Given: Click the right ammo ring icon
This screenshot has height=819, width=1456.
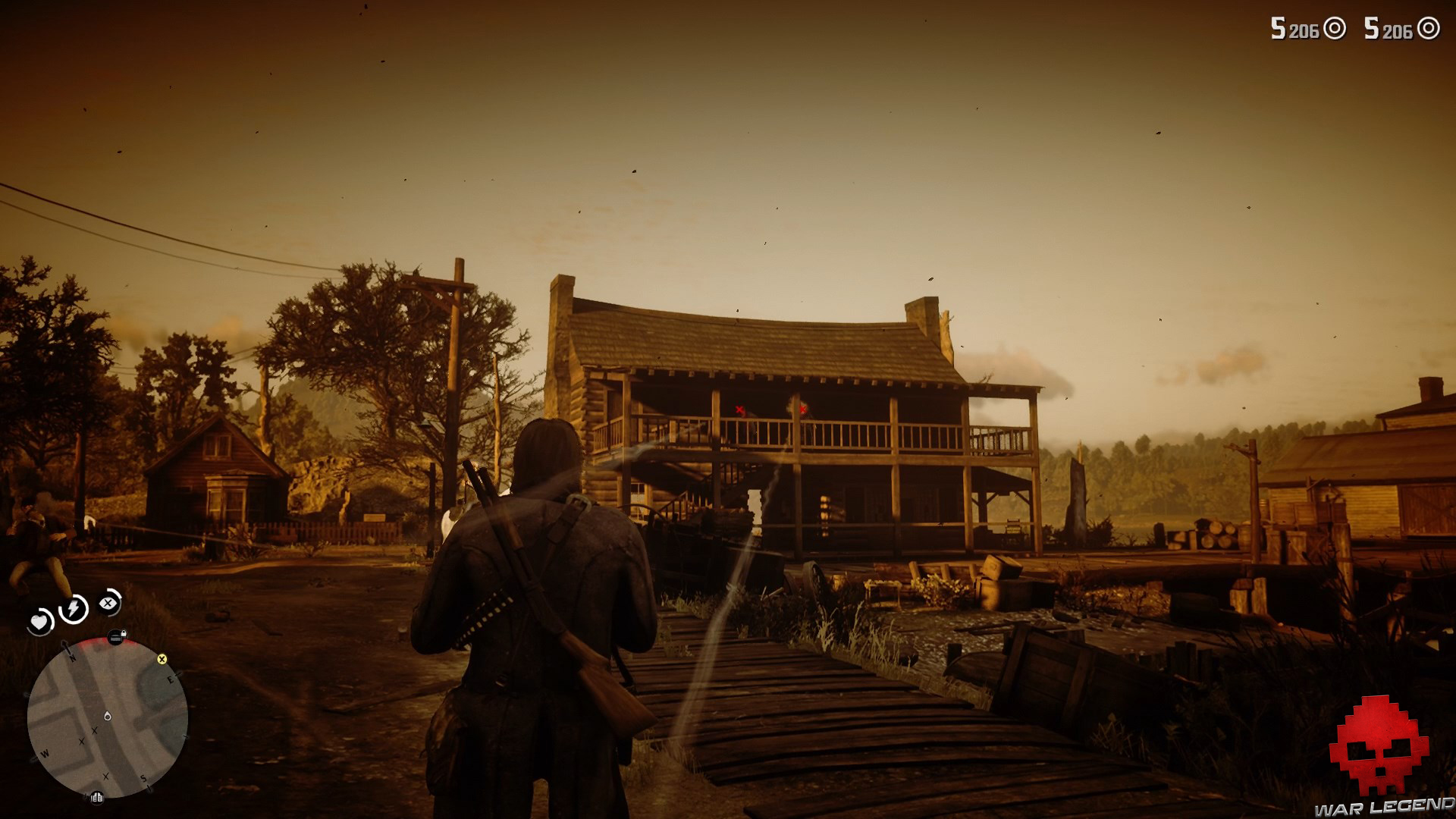Looking at the screenshot, I should (1428, 28).
